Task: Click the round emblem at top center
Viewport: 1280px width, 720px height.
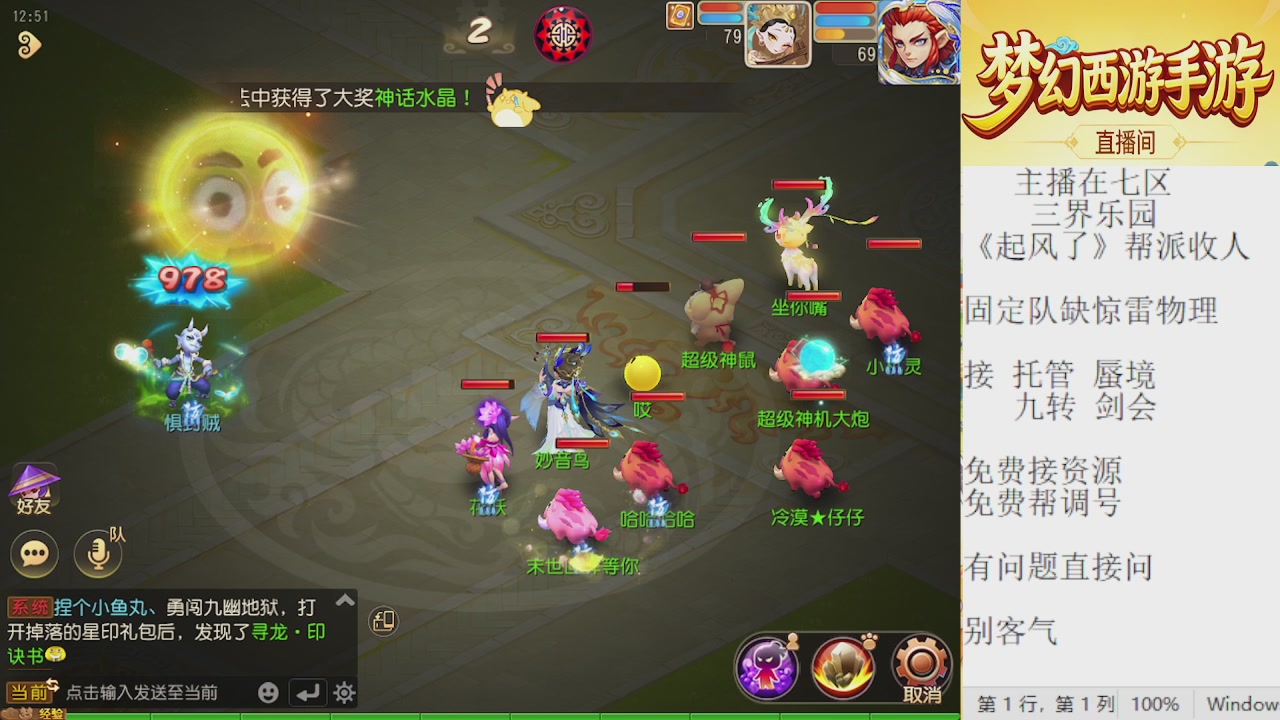Action: [x=563, y=35]
